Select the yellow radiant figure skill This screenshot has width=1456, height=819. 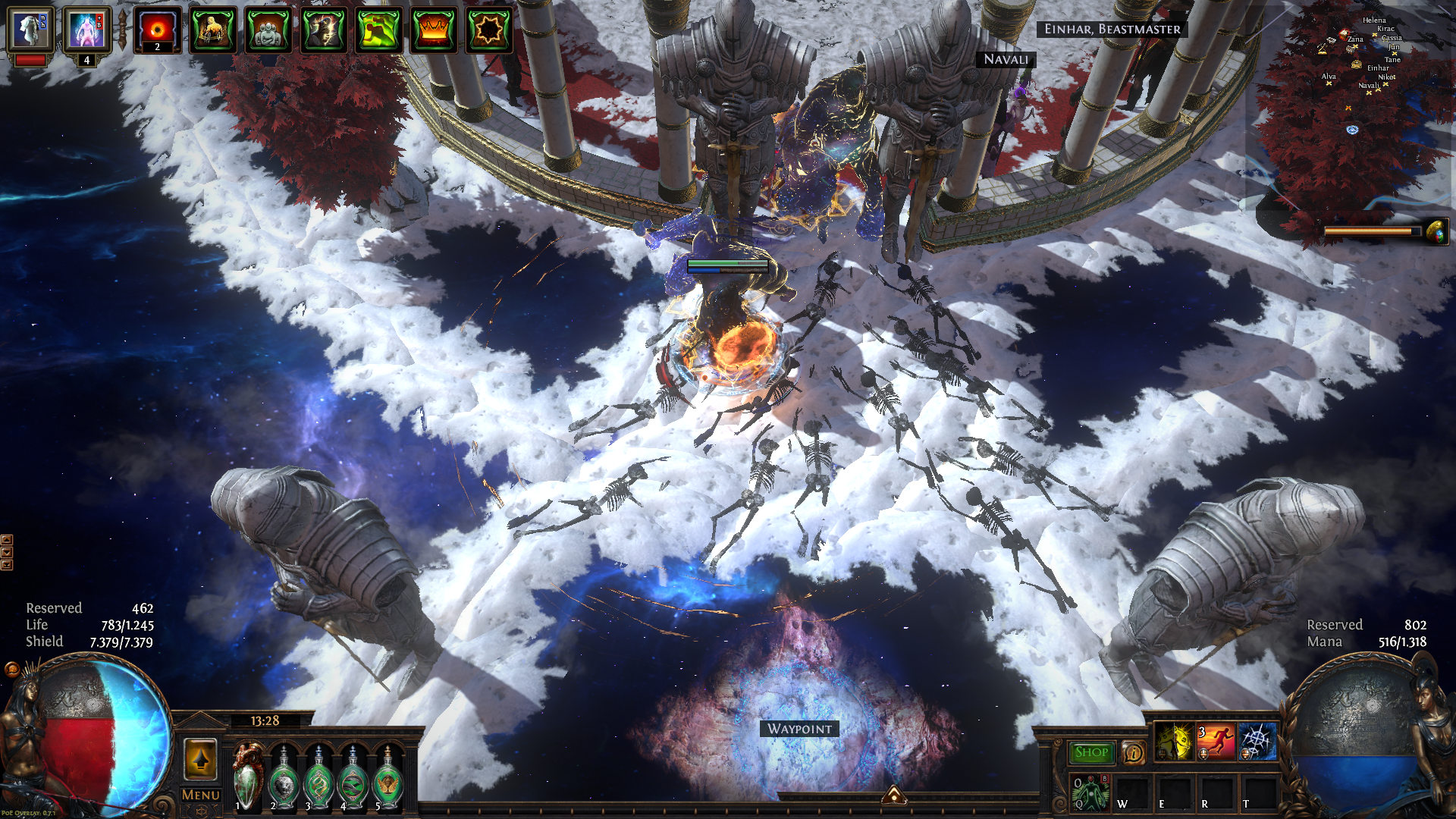coord(1173,742)
